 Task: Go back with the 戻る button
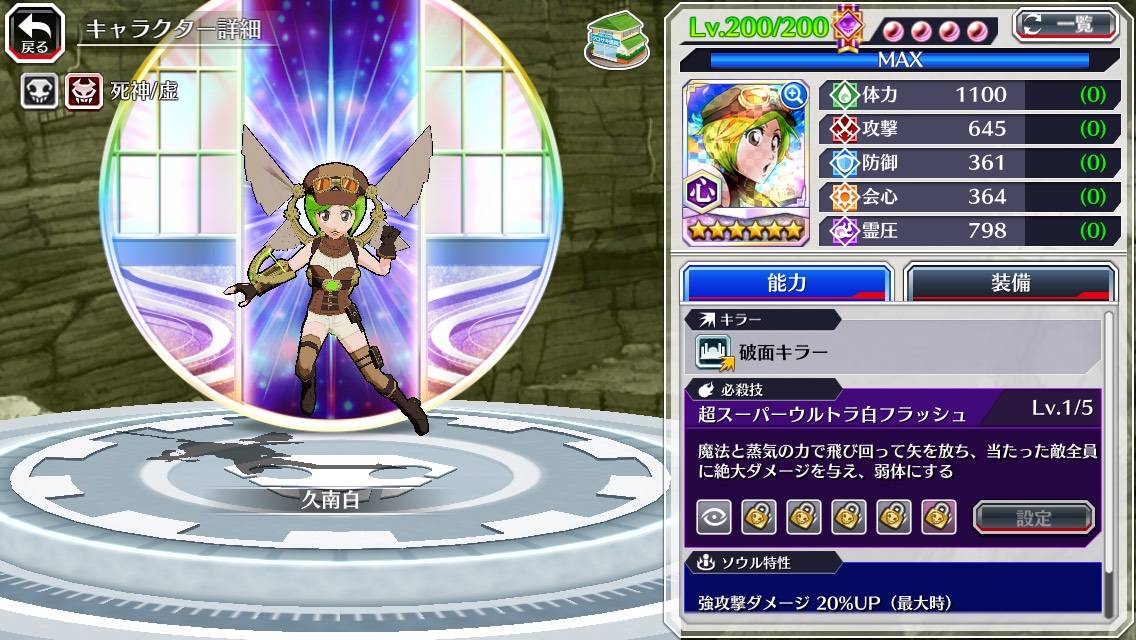(x=35, y=33)
